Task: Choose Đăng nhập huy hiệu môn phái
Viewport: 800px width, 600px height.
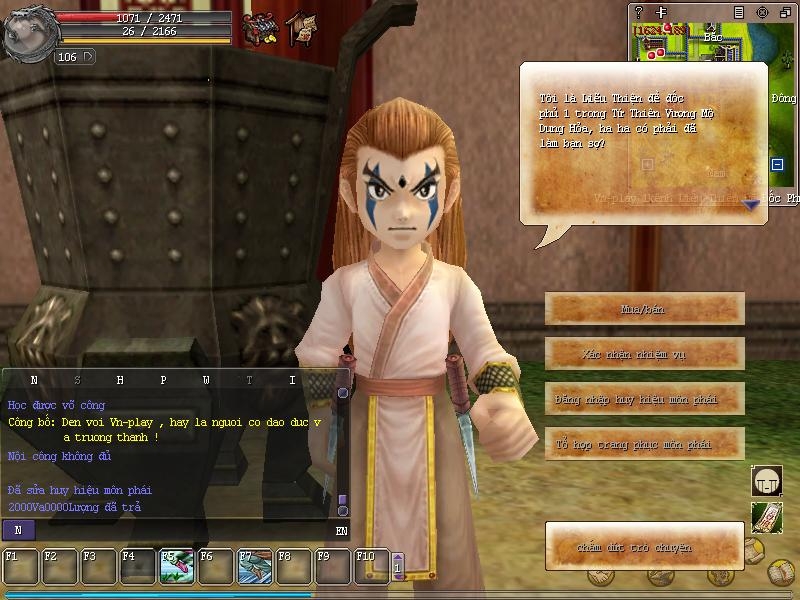Action: pos(645,399)
